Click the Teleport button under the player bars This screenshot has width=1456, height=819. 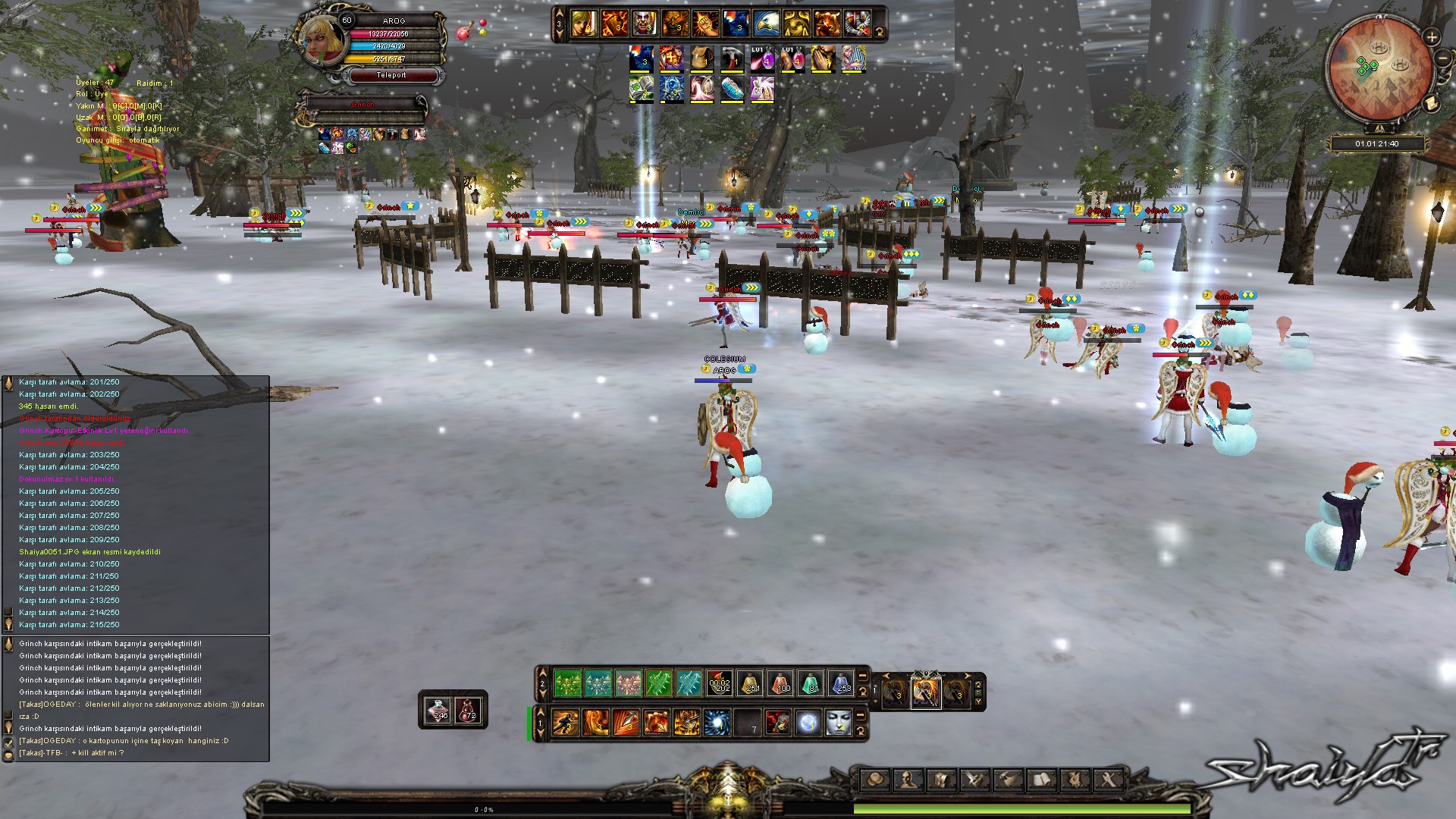click(391, 75)
